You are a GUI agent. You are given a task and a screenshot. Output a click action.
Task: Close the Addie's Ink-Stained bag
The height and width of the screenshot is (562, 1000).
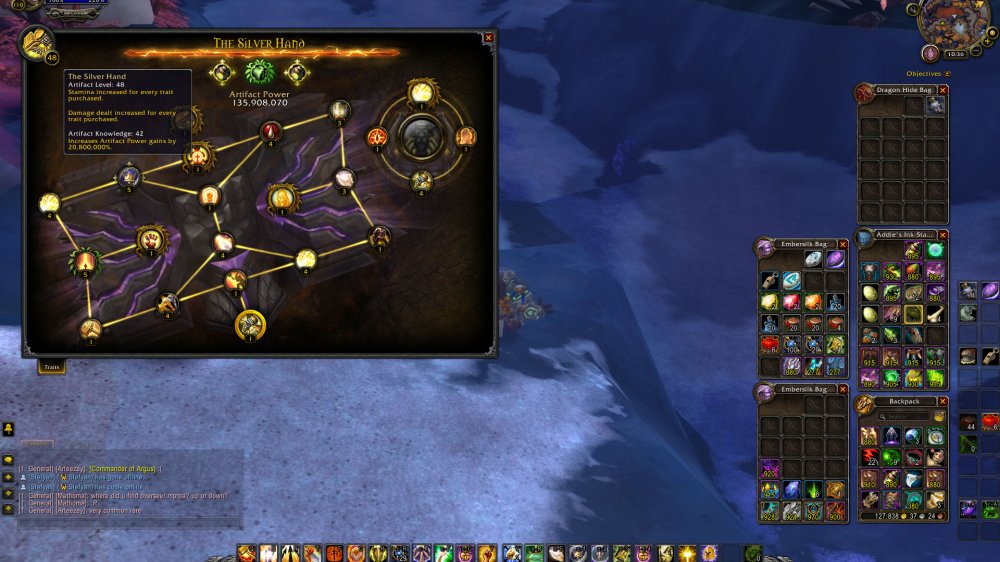(x=942, y=235)
